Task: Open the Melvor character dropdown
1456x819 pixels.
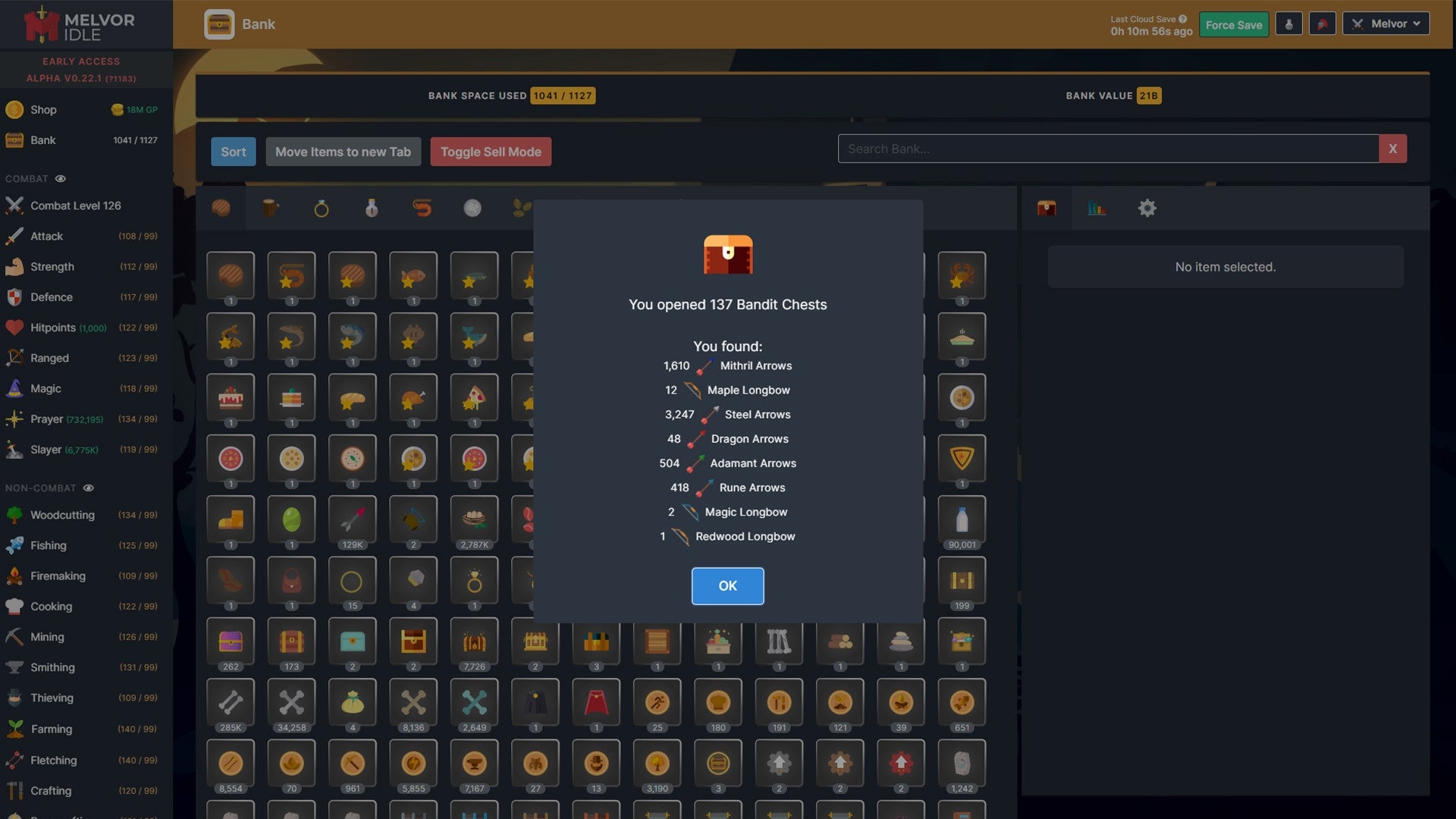Action: (1385, 24)
